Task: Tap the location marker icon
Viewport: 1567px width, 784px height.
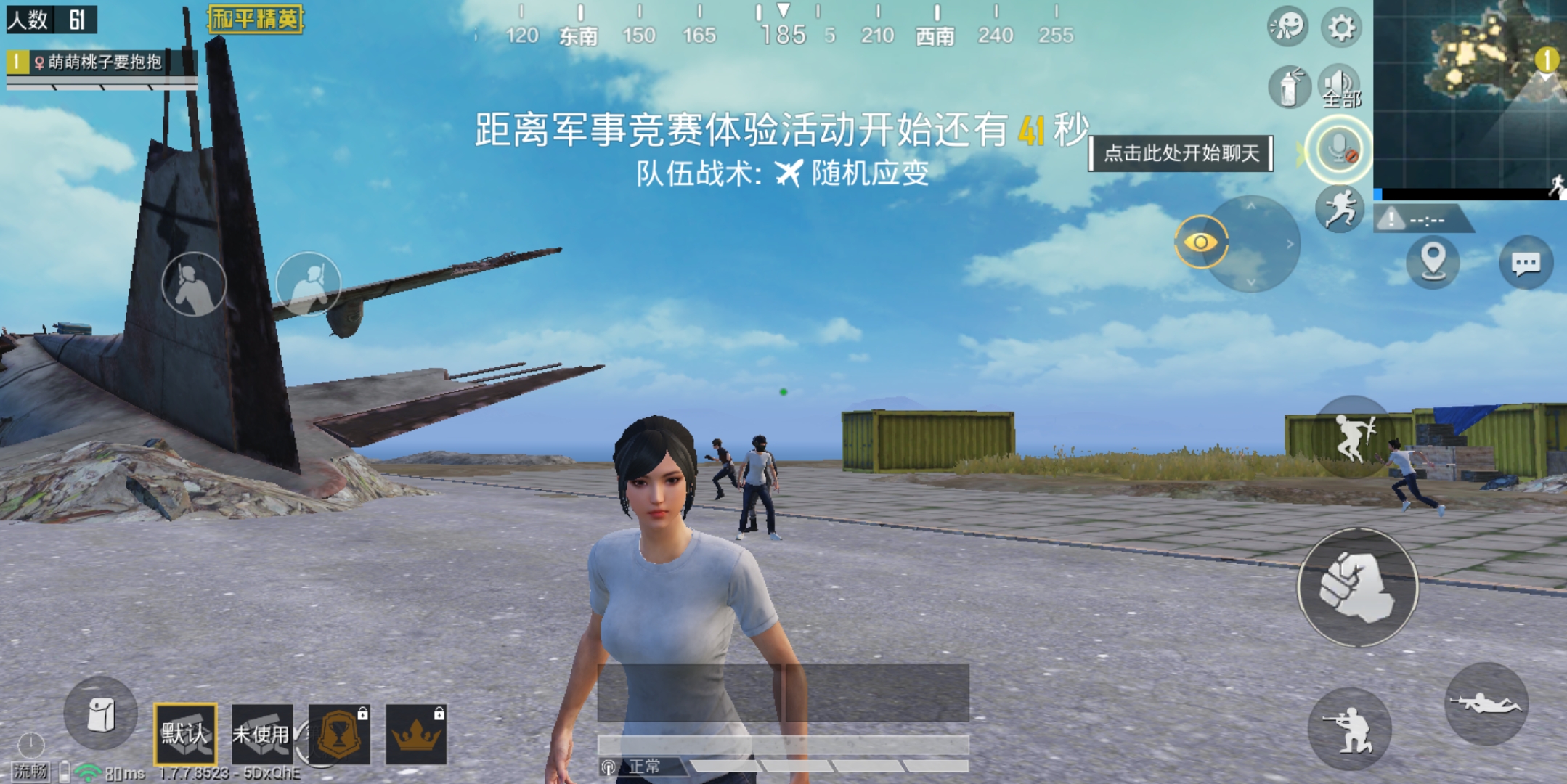Action: click(1433, 264)
